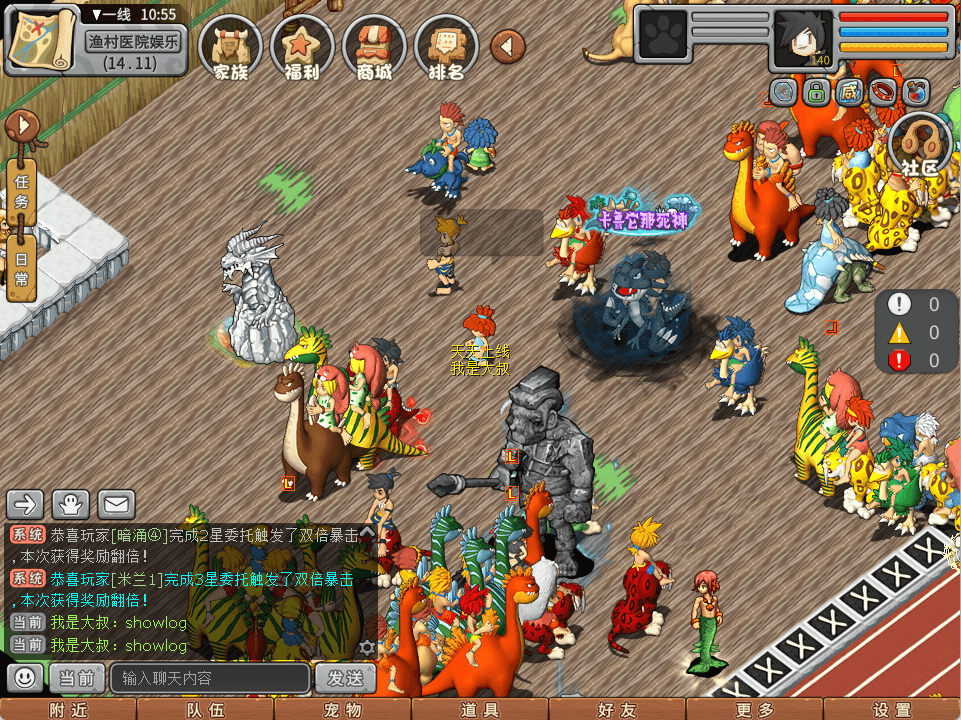Open the 社区 (community) button

point(920,146)
